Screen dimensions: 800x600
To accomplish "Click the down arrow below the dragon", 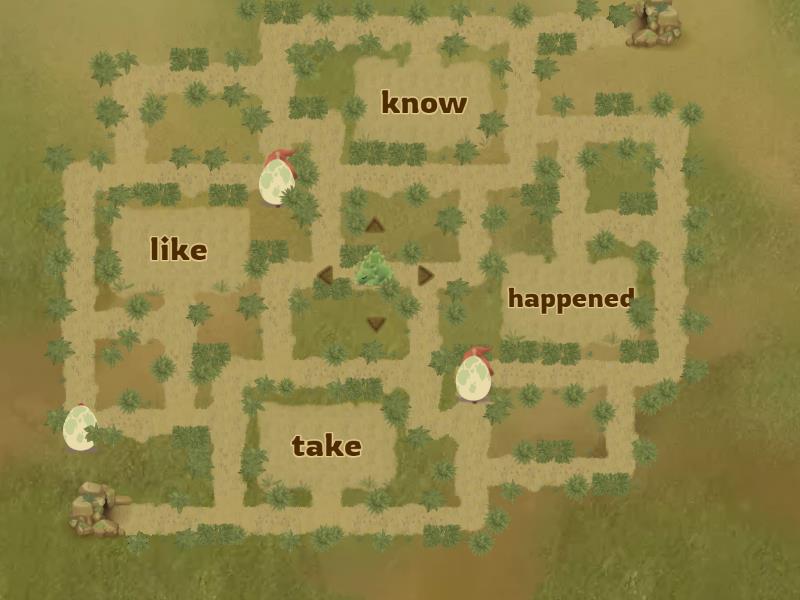I will coord(376,323).
